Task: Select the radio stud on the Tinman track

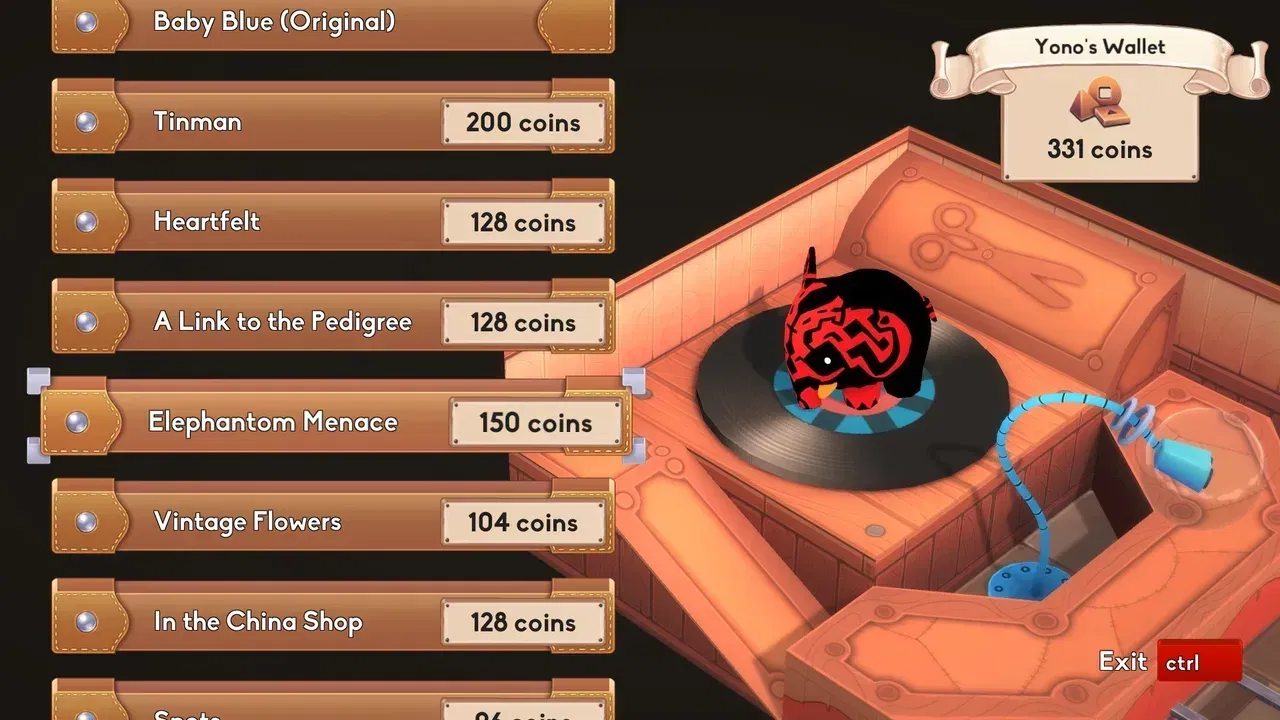Action: coord(88,122)
